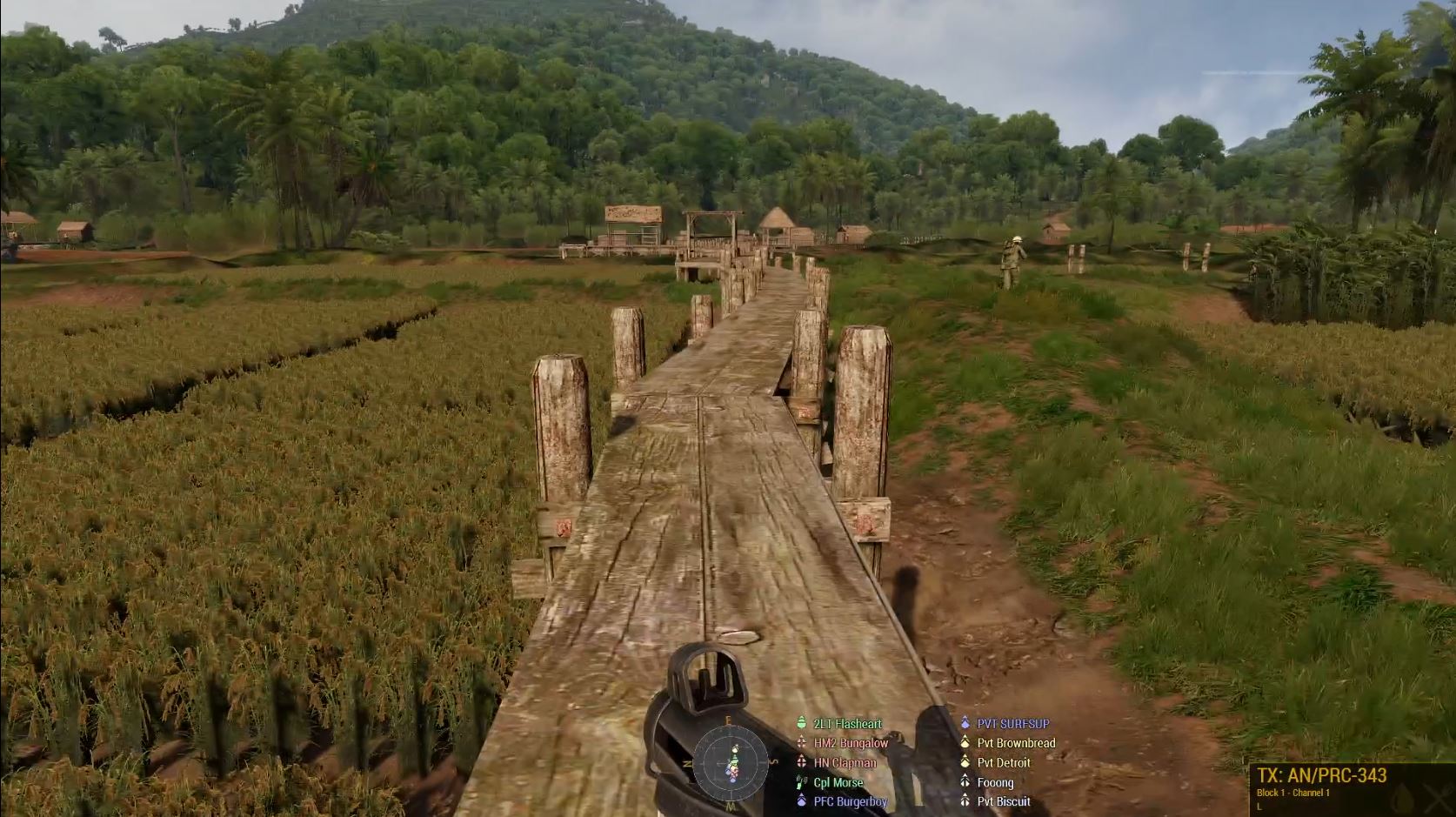Select Fooong from the squad roster
Viewport: 1456px width, 817px height.
tap(995, 782)
